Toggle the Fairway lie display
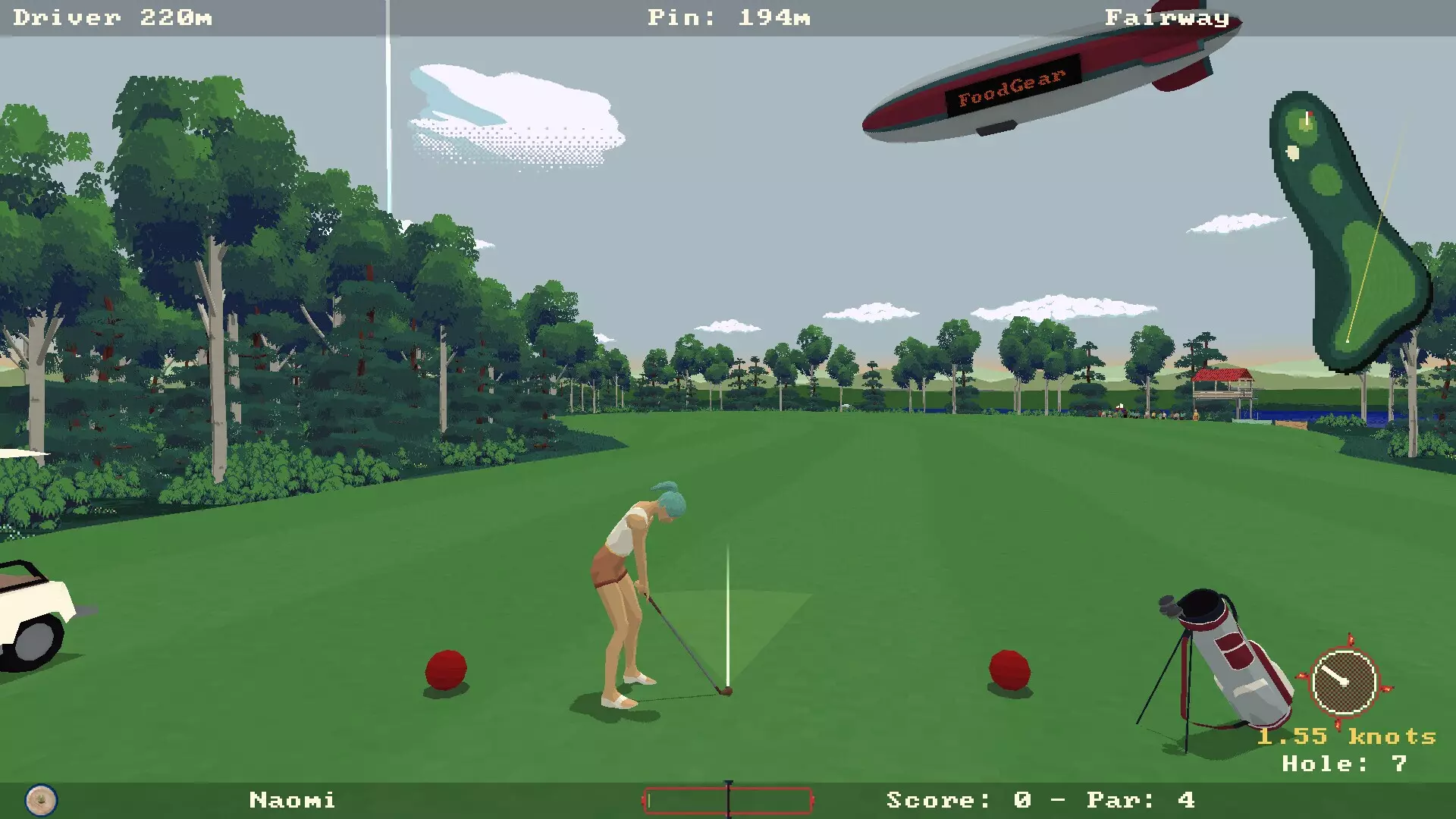 (x=1166, y=17)
